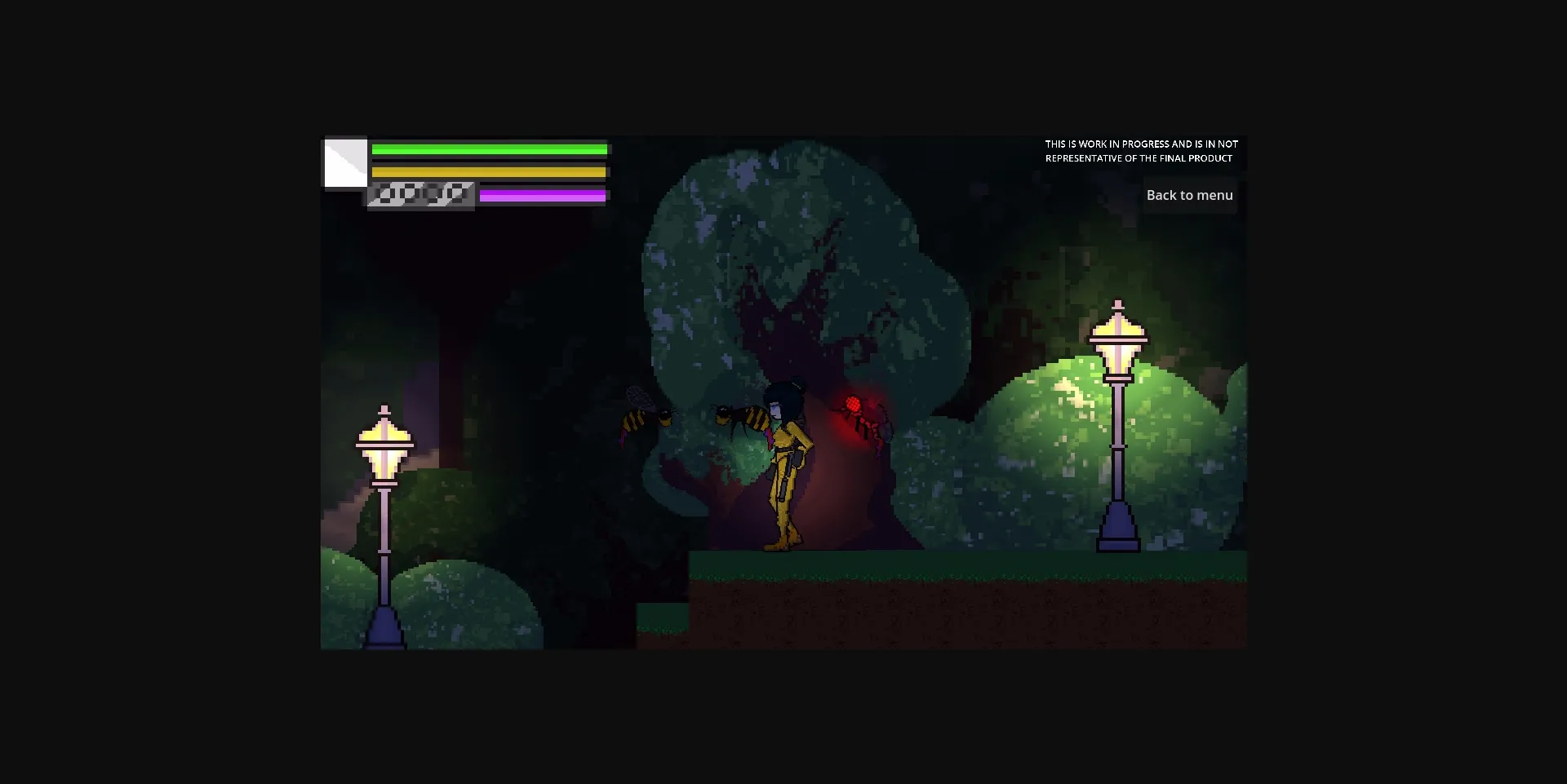The height and width of the screenshot is (784, 1567).
Task: Click the purple mana bar
Action: point(542,195)
